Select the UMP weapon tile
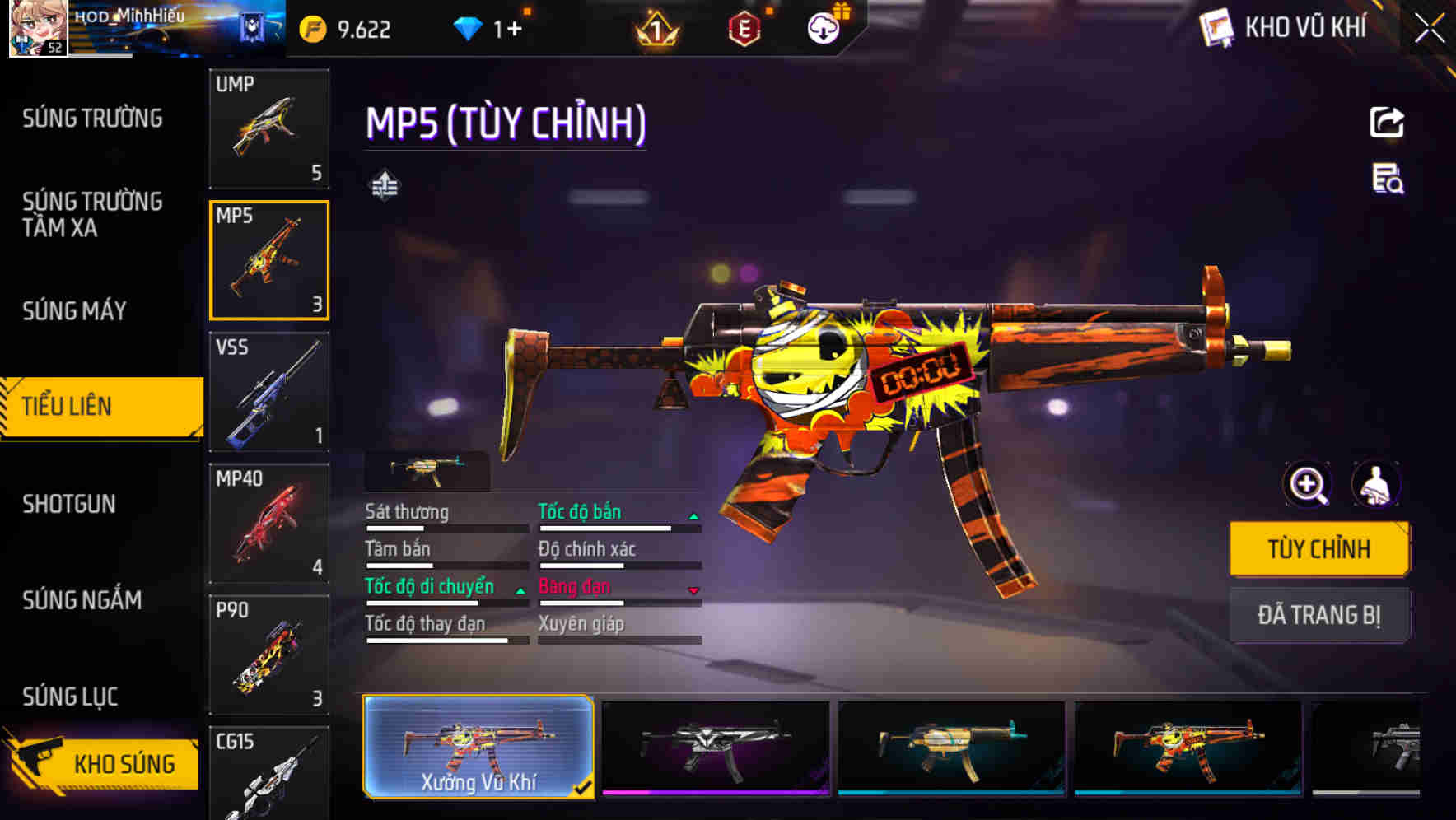Screen dimensions: 1456x820 tap(269, 128)
